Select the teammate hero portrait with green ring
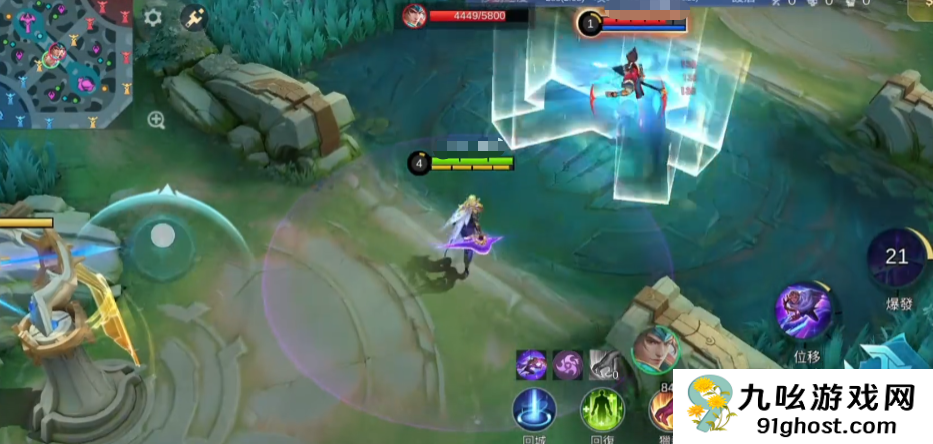Image resolution: width=933 pixels, height=444 pixels. point(655,351)
